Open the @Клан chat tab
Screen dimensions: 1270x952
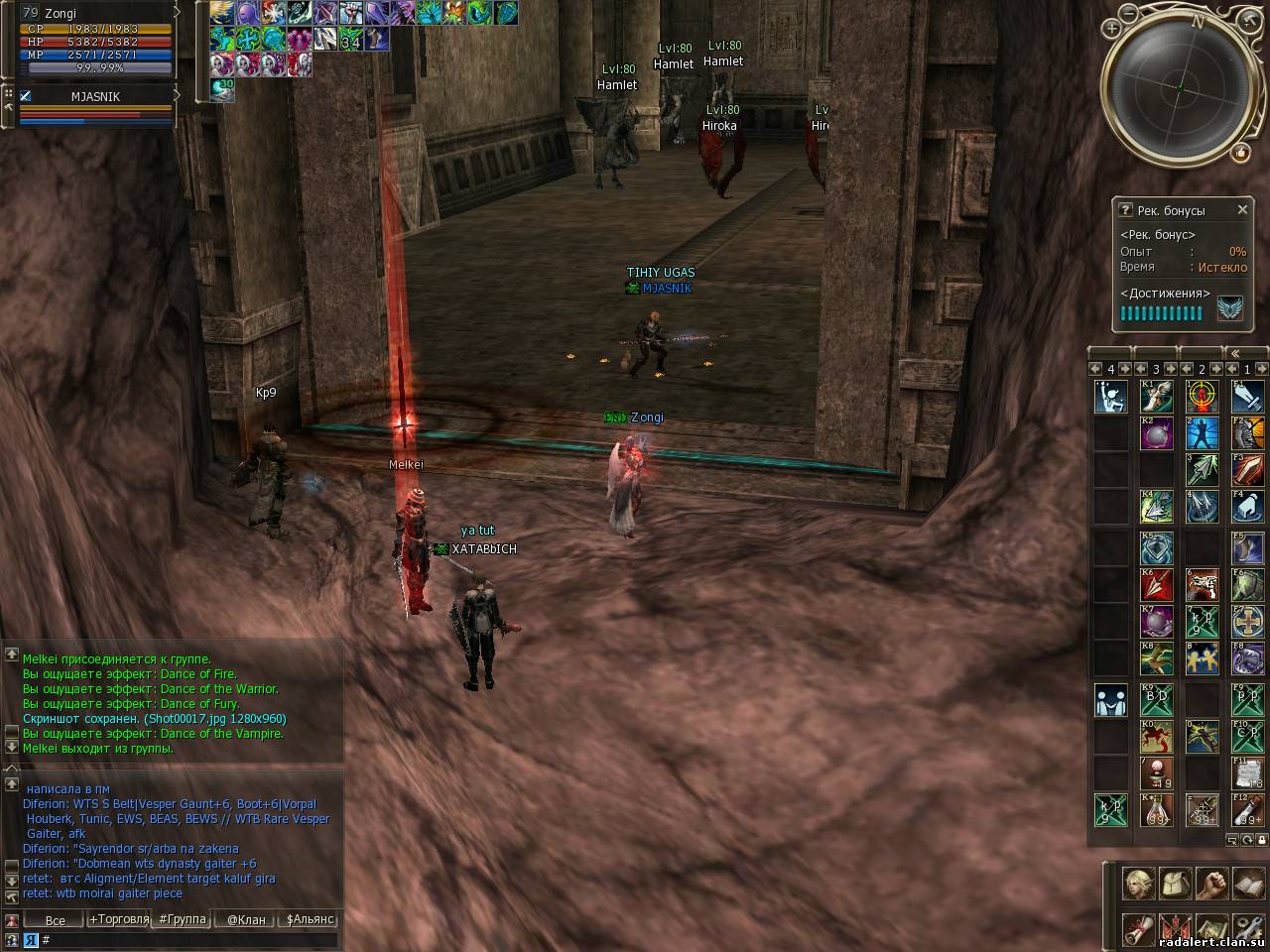[246, 919]
